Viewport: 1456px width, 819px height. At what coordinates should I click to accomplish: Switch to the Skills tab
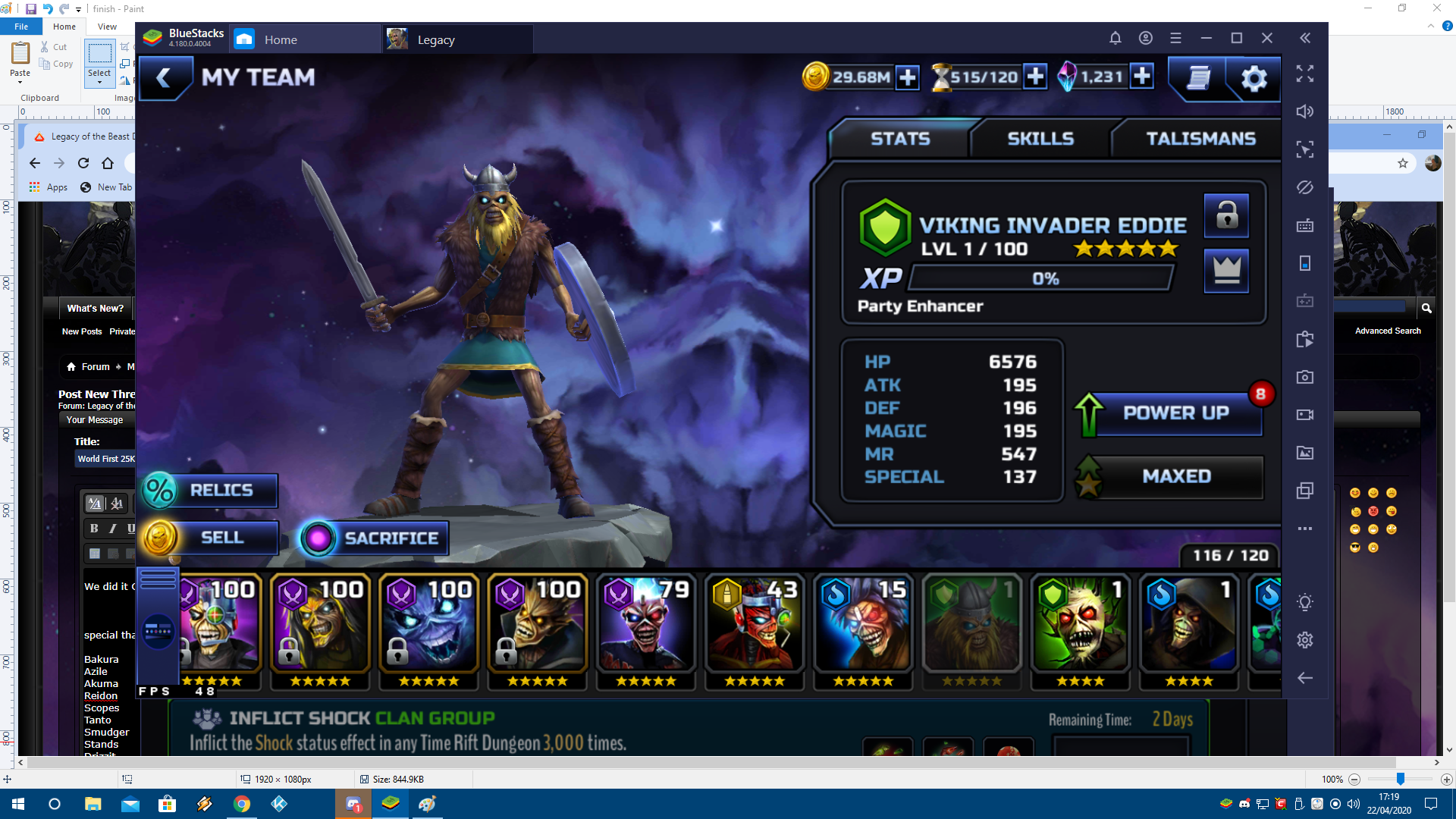point(1040,139)
